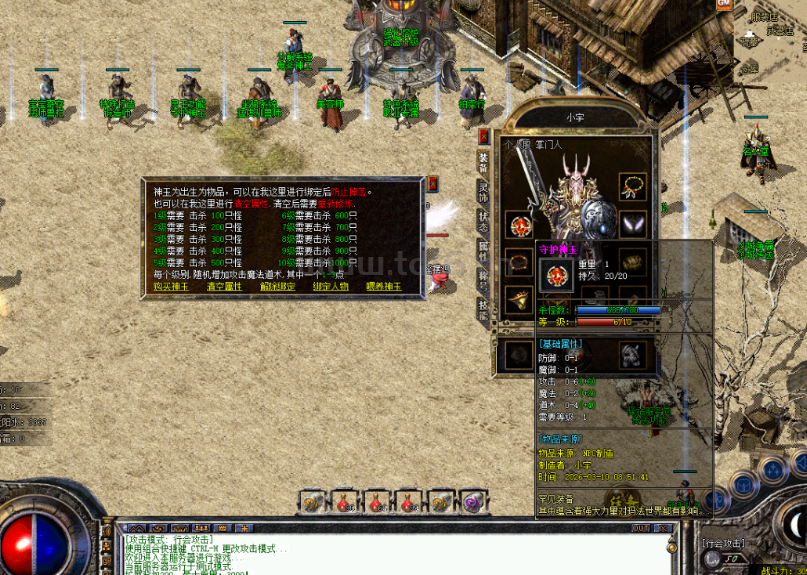This screenshot has width=807, height=575.
Task: Open the 技能 tab
Action: [484, 310]
